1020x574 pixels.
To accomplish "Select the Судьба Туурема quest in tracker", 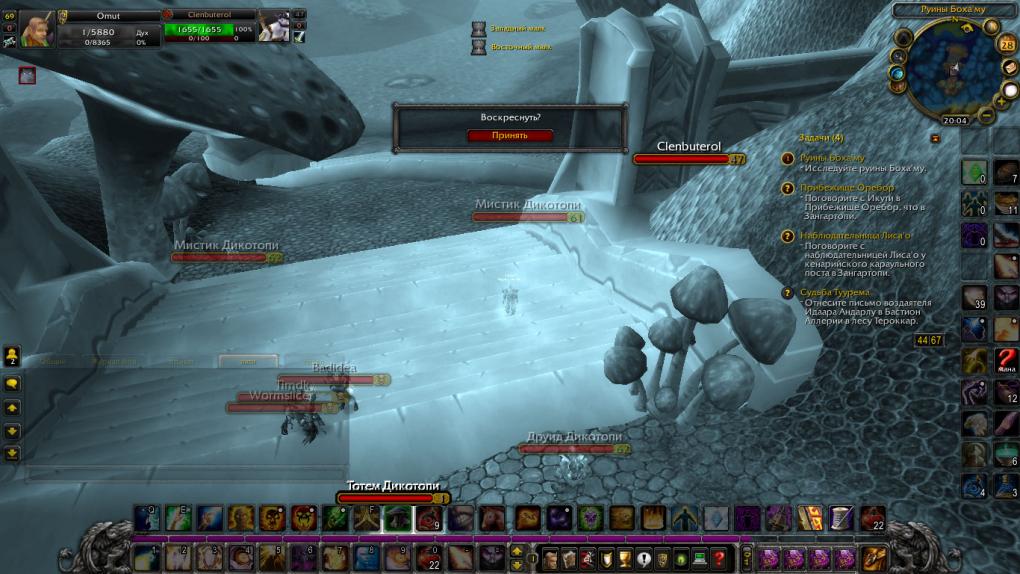I will (840, 292).
